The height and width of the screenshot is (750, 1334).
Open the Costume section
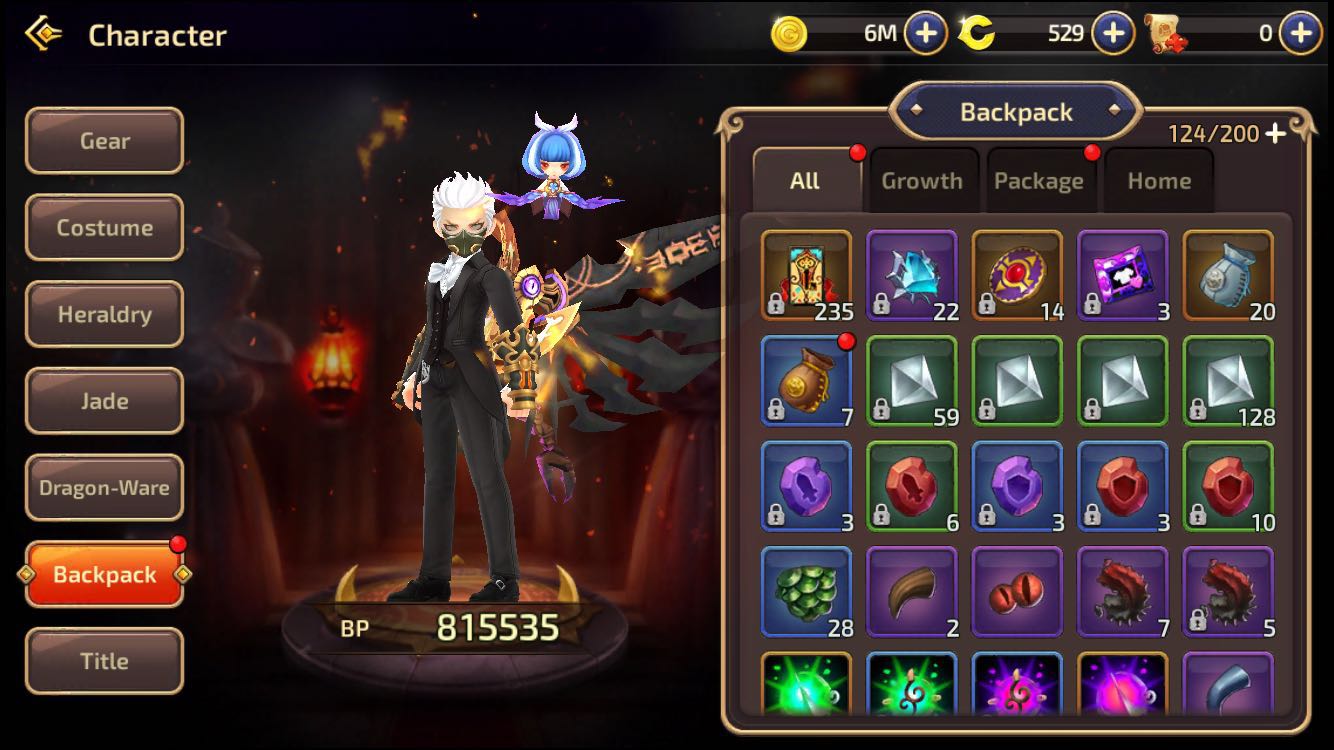[x=104, y=227]
